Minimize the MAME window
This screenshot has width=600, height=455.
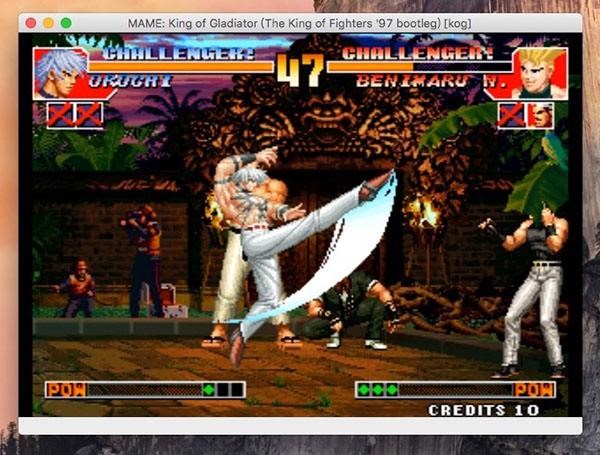[48, 22]
